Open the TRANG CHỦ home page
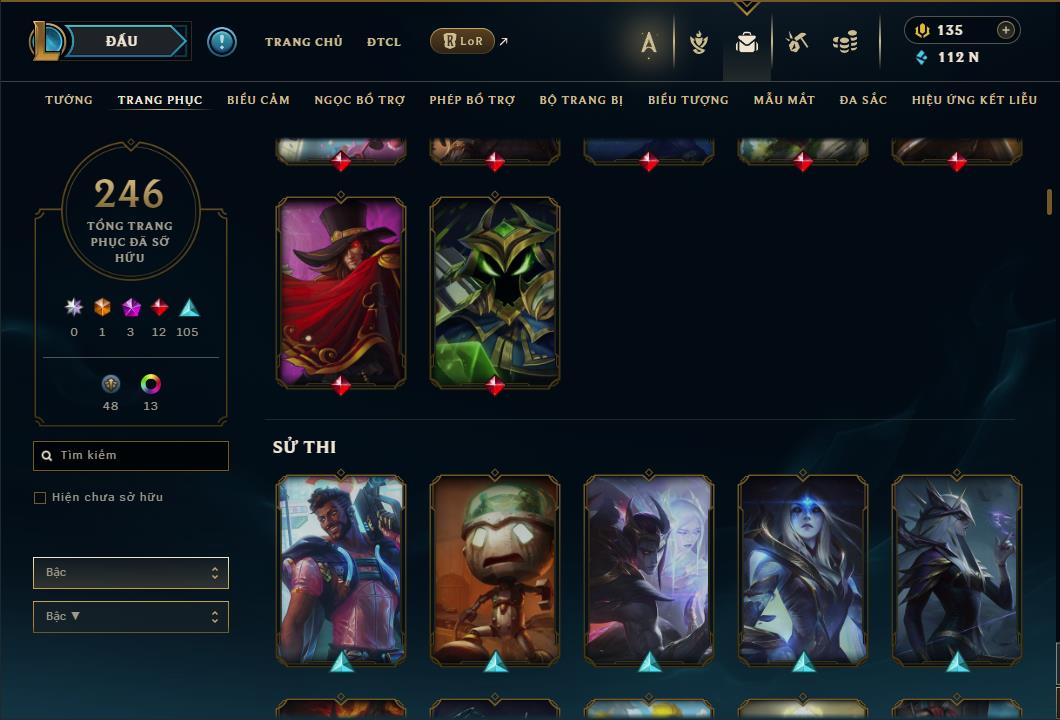 pos(303,42)
